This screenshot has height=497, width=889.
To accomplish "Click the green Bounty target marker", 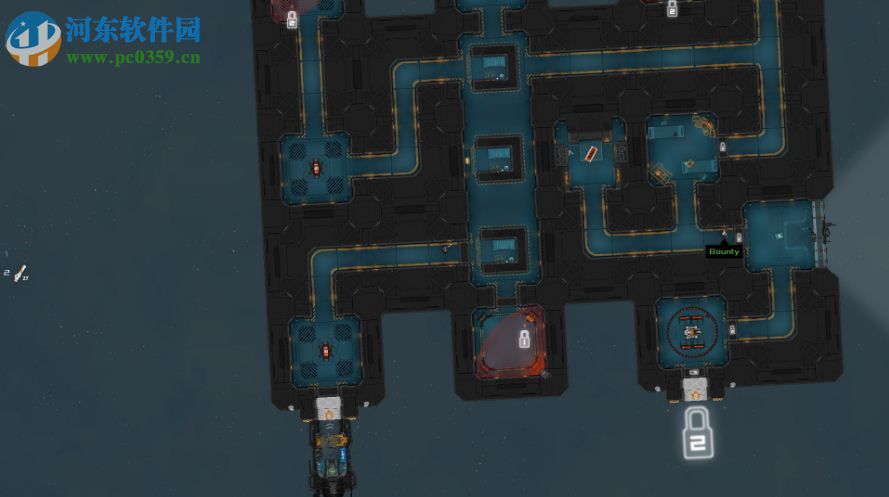I will coord(723,252).
